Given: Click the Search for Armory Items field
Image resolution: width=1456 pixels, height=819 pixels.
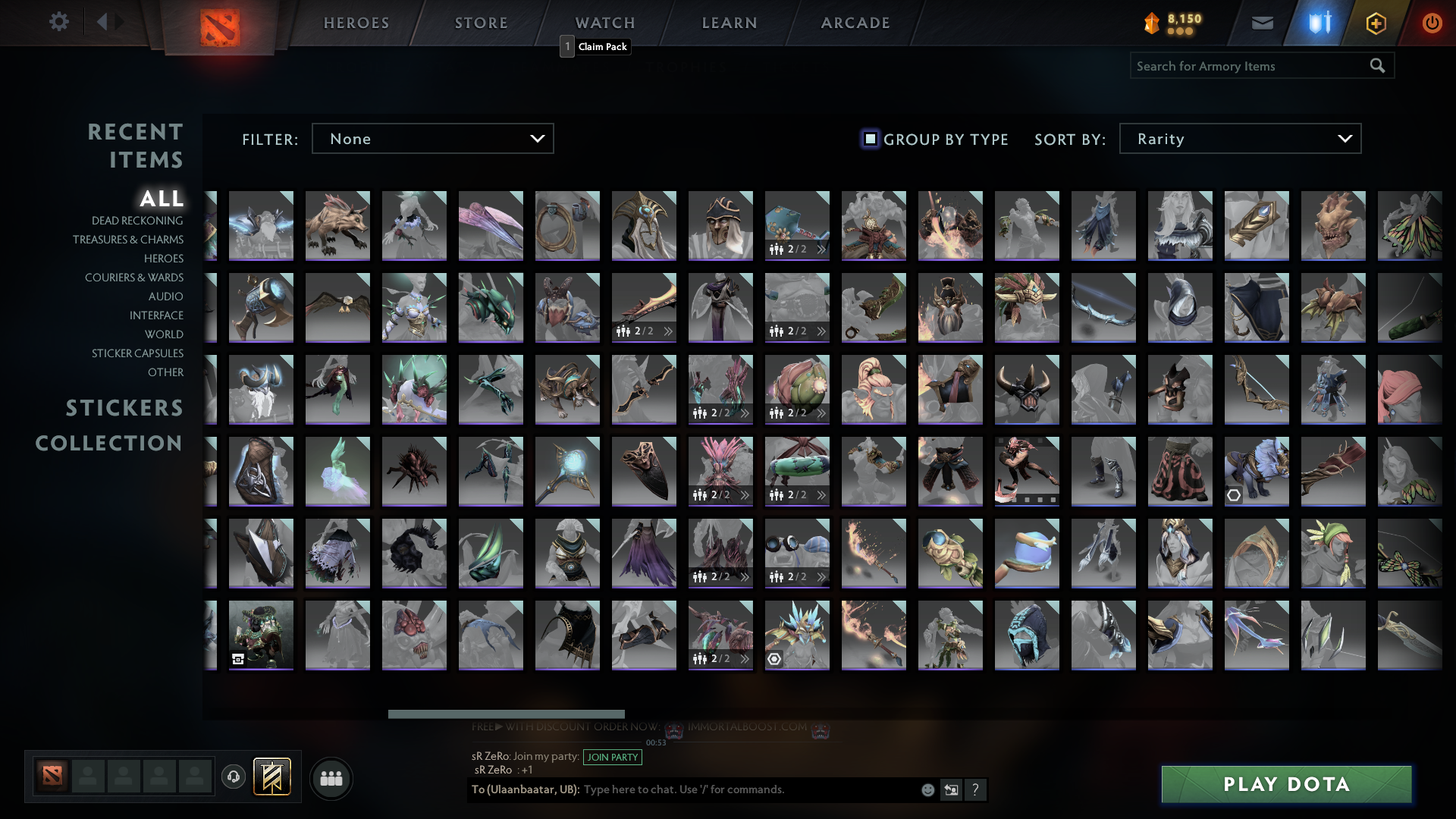Looking at the screenshot, I should click(1244, 66).
